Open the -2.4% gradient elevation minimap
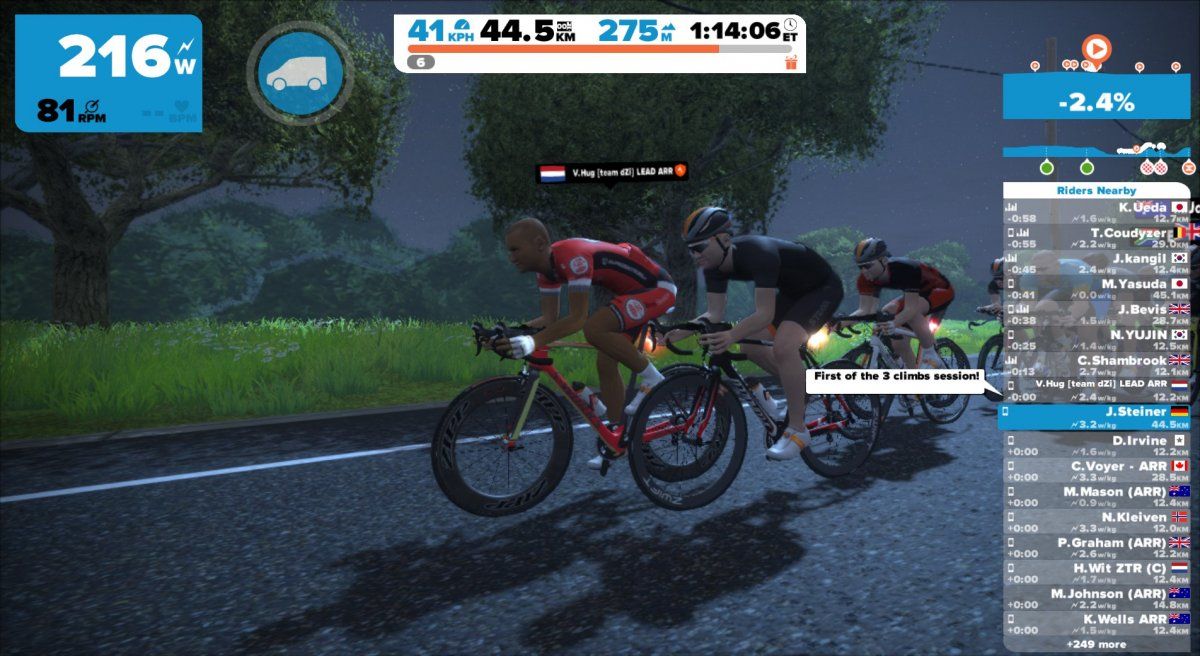This screenshot has height=656, width=1200. (1097, 101)
